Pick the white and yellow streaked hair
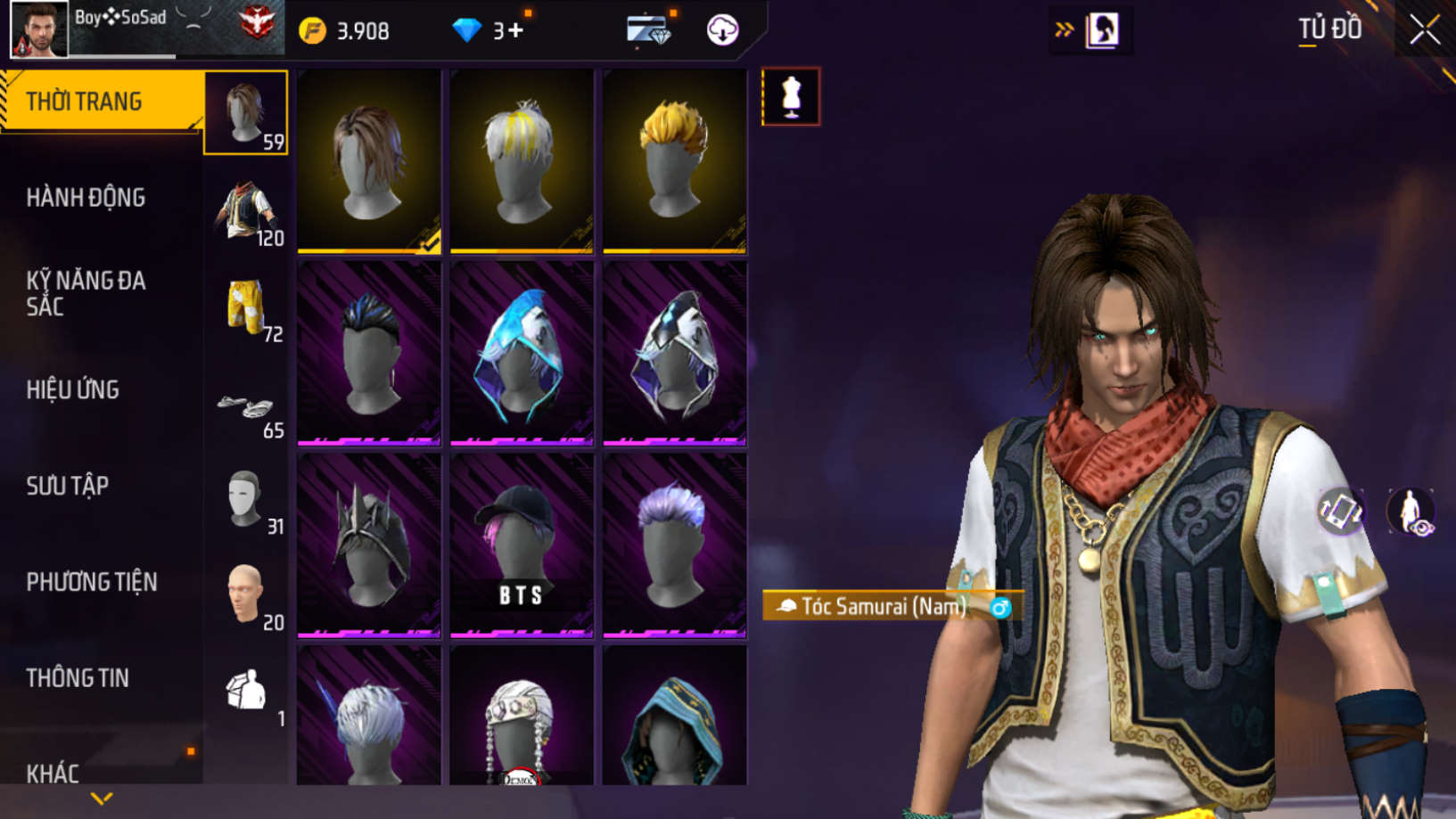Screen dimensions: 1456x819 pos(522,161)
